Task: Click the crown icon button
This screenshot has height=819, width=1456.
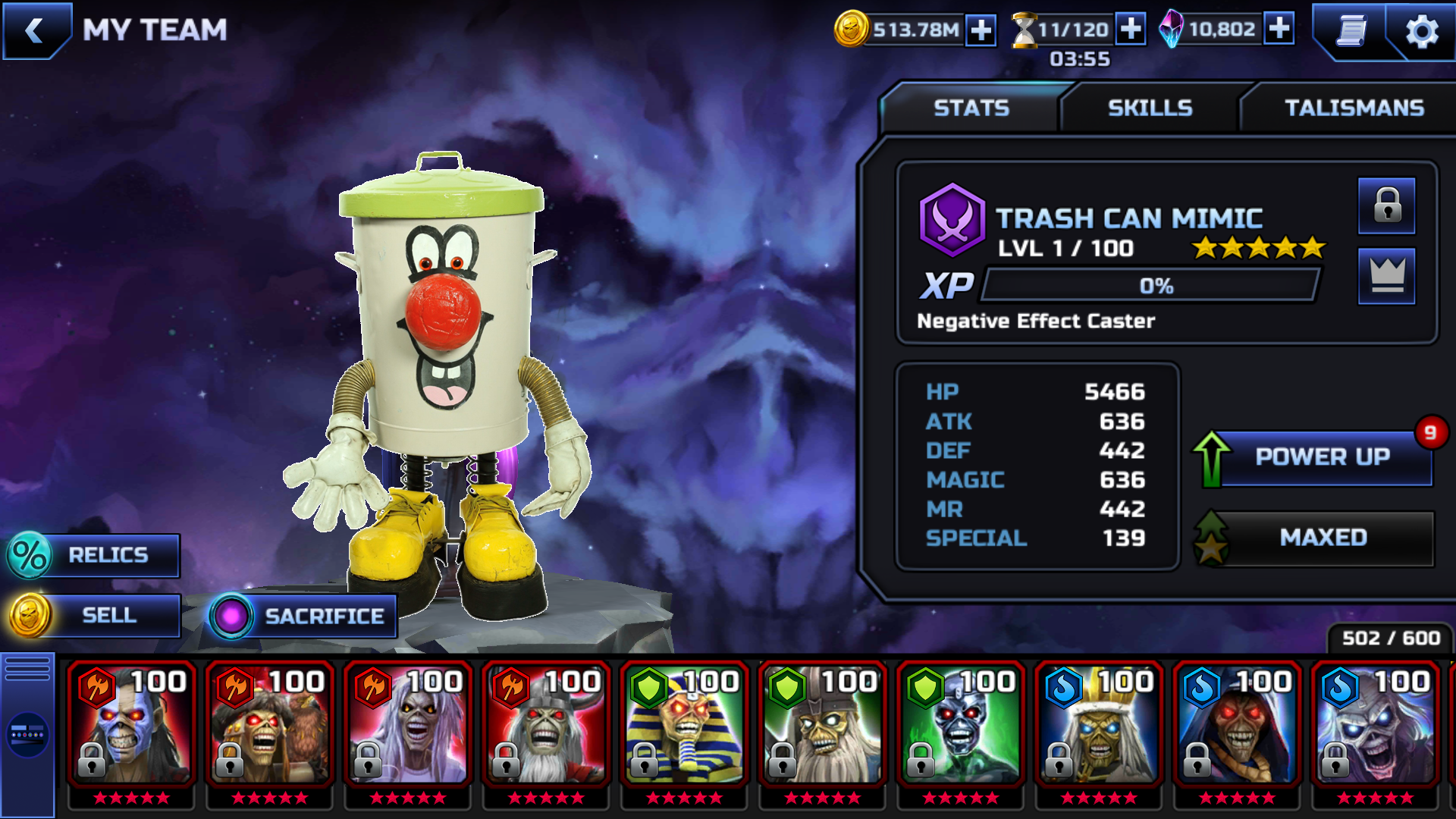Action: pyautogui.click(x=1387, y=275)
